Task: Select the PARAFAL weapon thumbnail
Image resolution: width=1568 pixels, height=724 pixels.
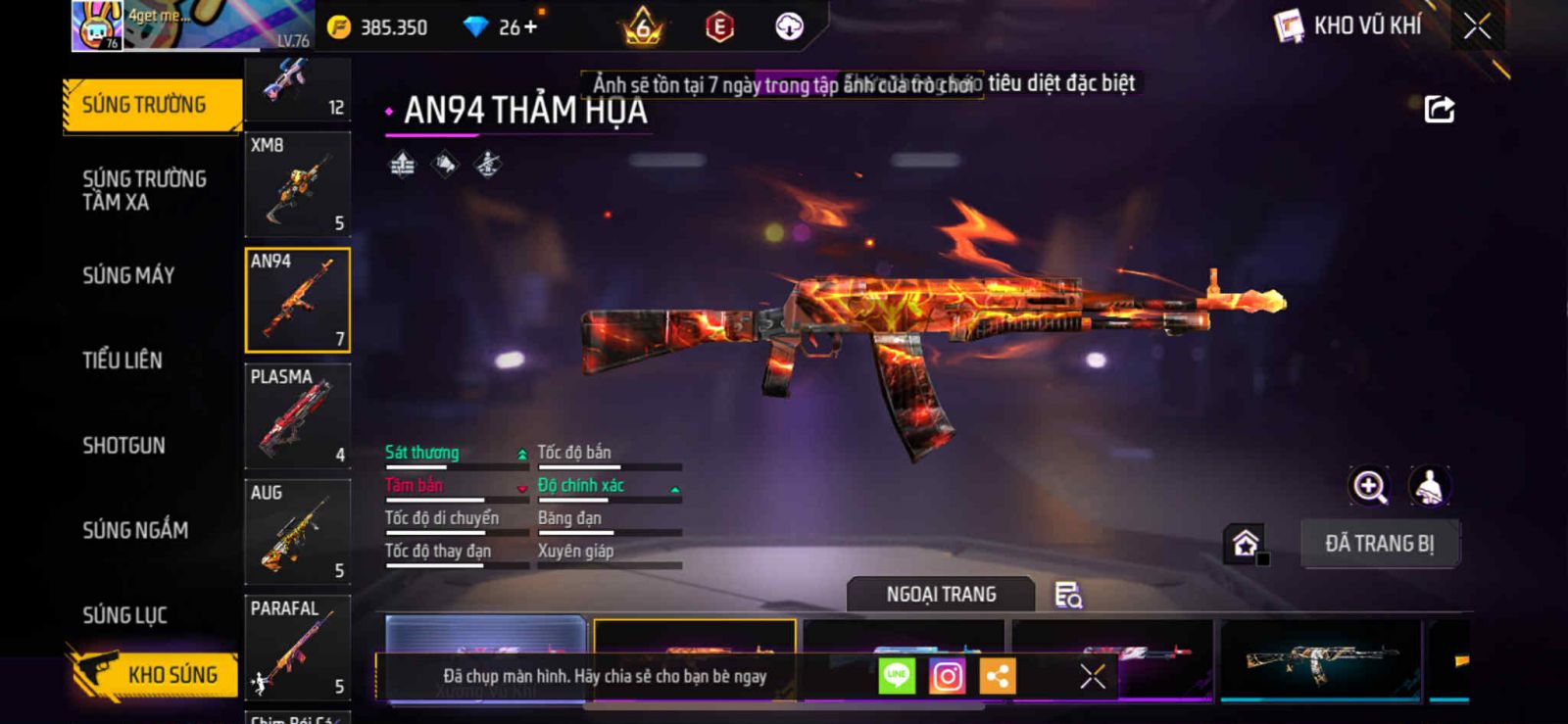Action: 297,647
